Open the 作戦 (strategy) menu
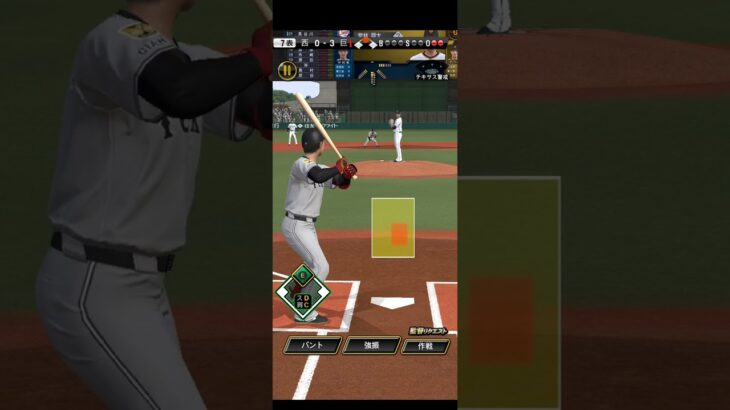Image resolution: width=730 pixels, height=410 pixels. (x=426, y=345)
